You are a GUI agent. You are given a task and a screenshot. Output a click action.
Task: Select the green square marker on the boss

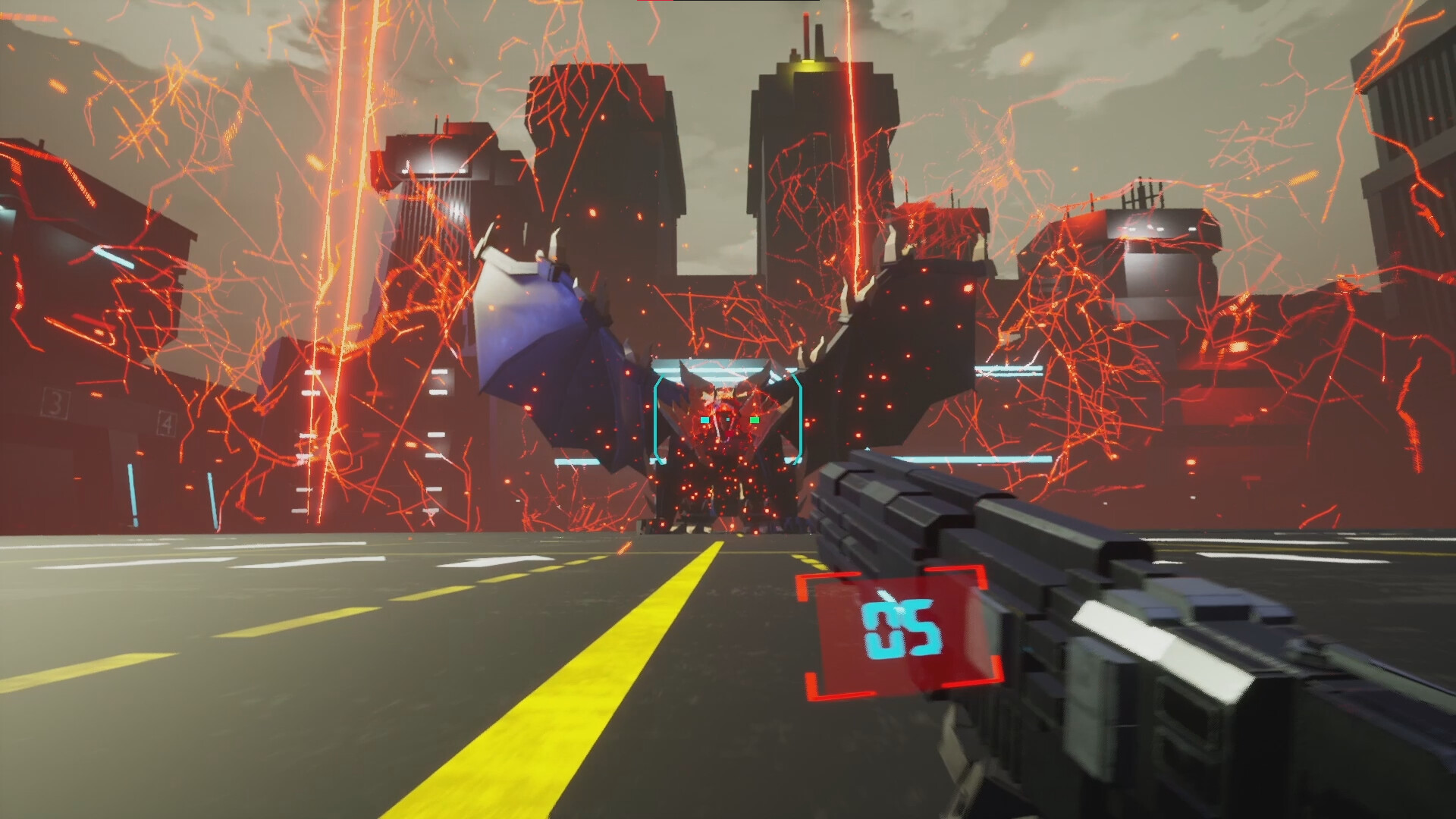(755, 419)
